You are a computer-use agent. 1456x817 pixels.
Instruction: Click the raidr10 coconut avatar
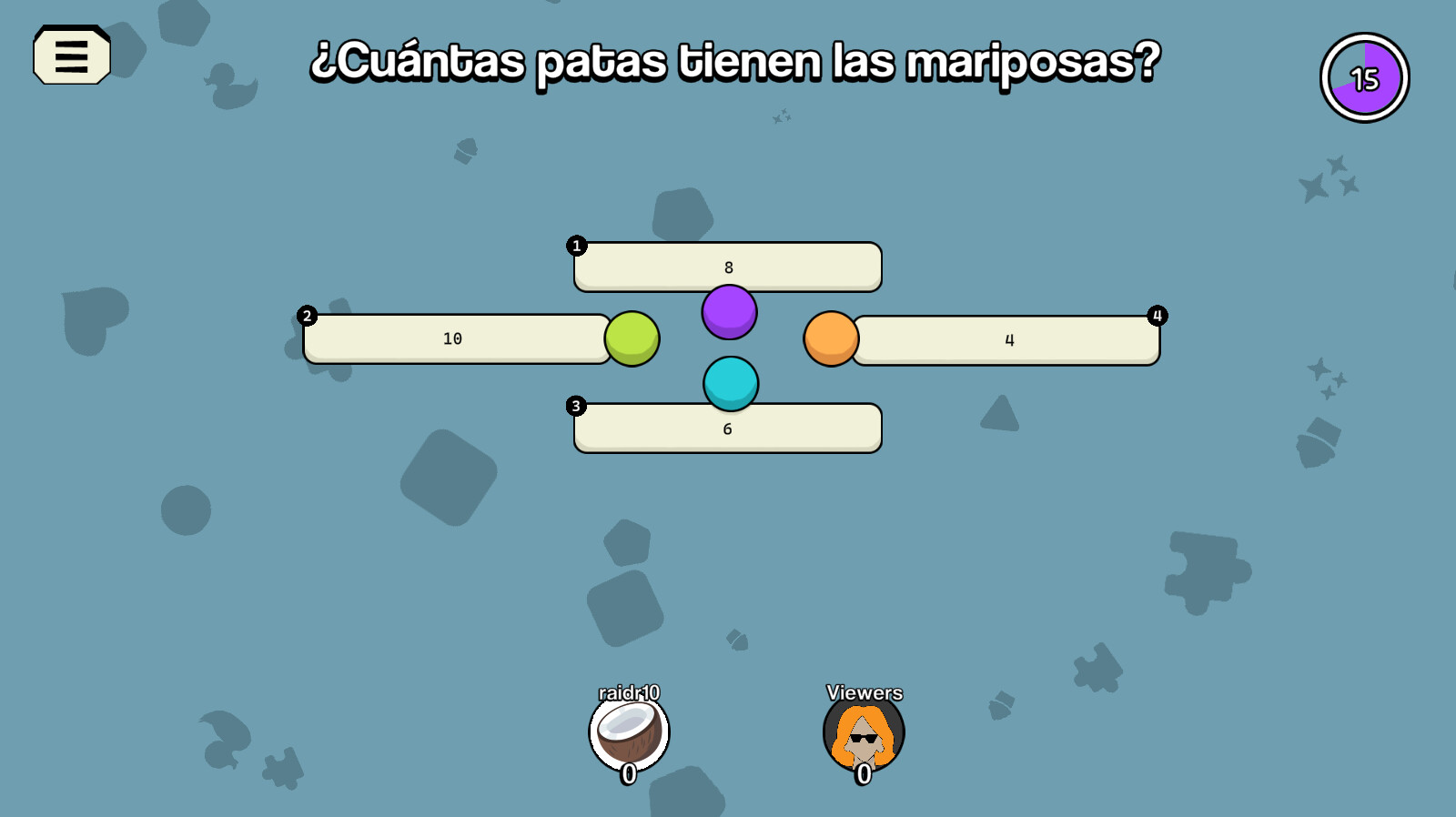point(628,733)
